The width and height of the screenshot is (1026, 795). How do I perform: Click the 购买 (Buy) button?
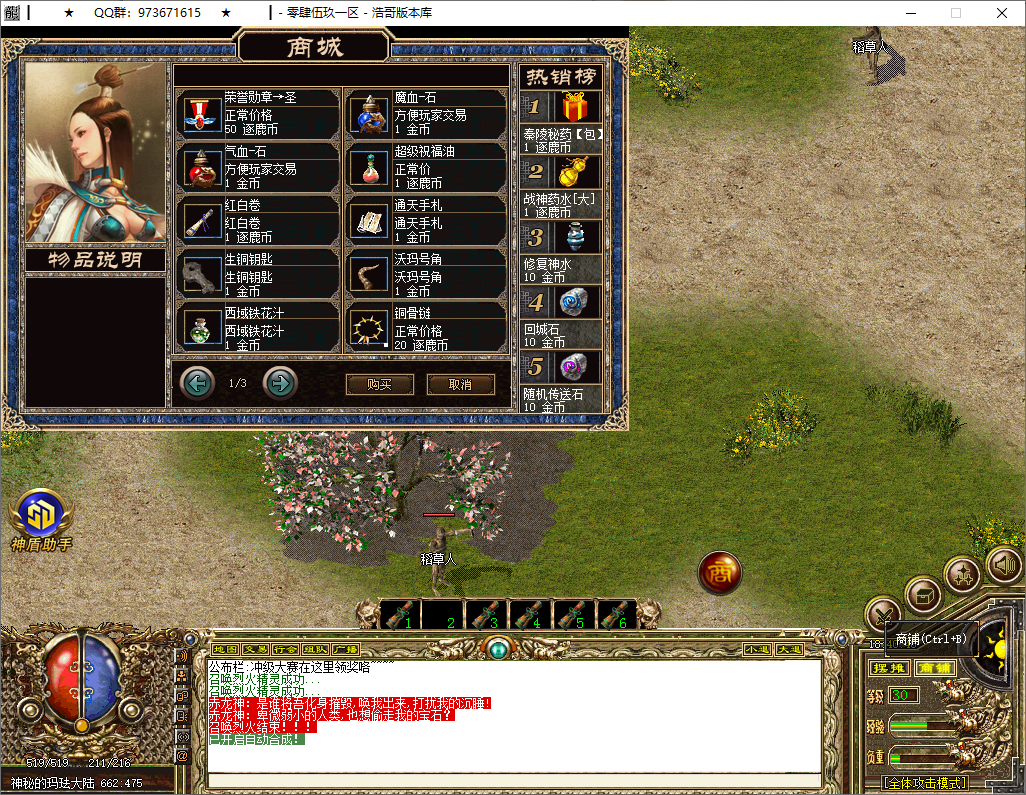pos(379,385)
